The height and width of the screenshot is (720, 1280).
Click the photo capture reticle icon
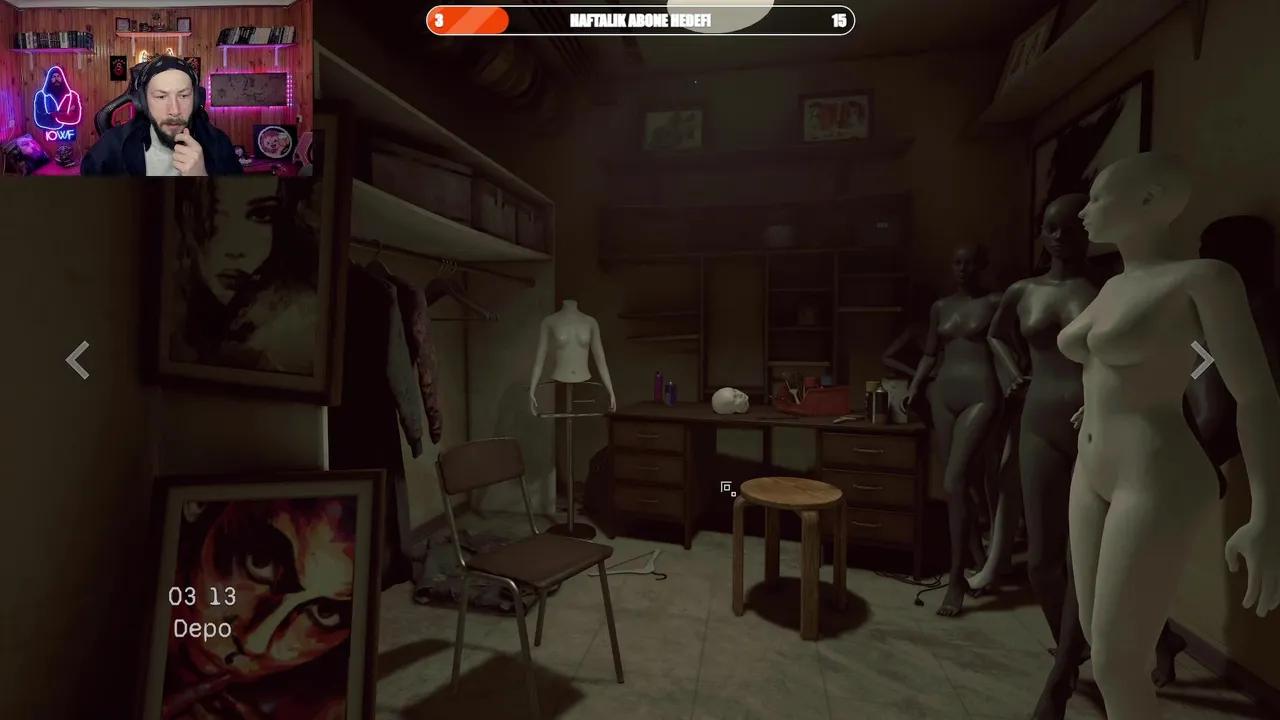(x=727, y=488)
